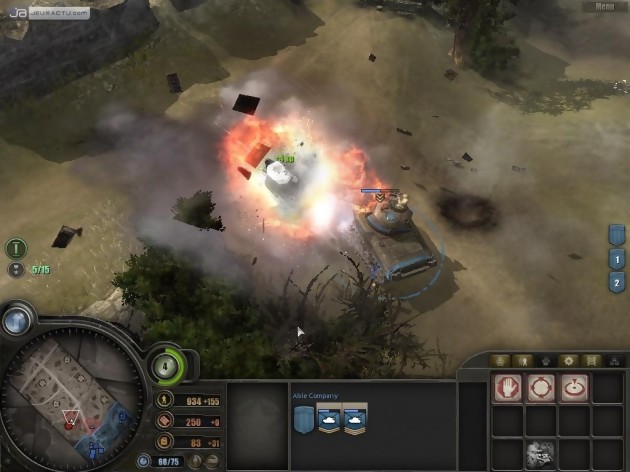This screenshot has height=472, width=630.
Task: Open the Menu button
Action: 604,6
